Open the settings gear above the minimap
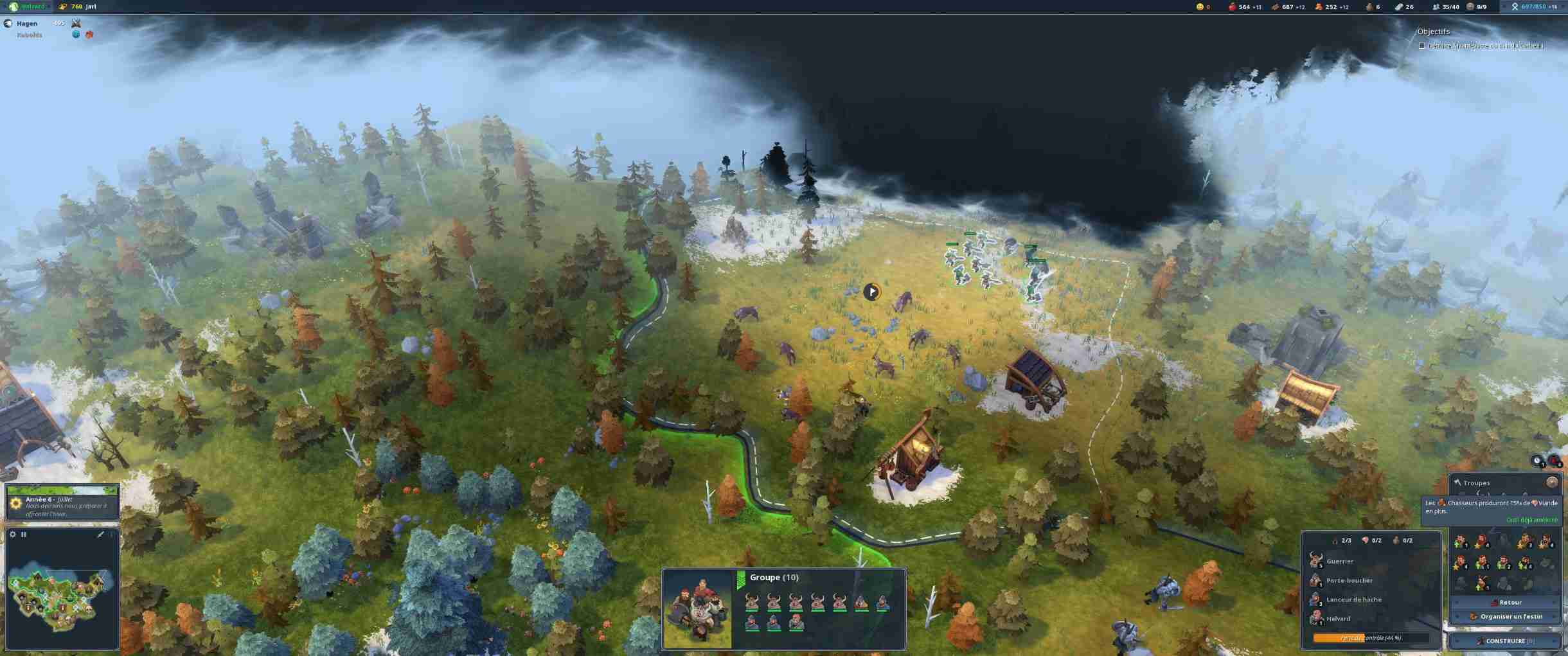This screenshot has height=656, width=1568. (13, 535)
